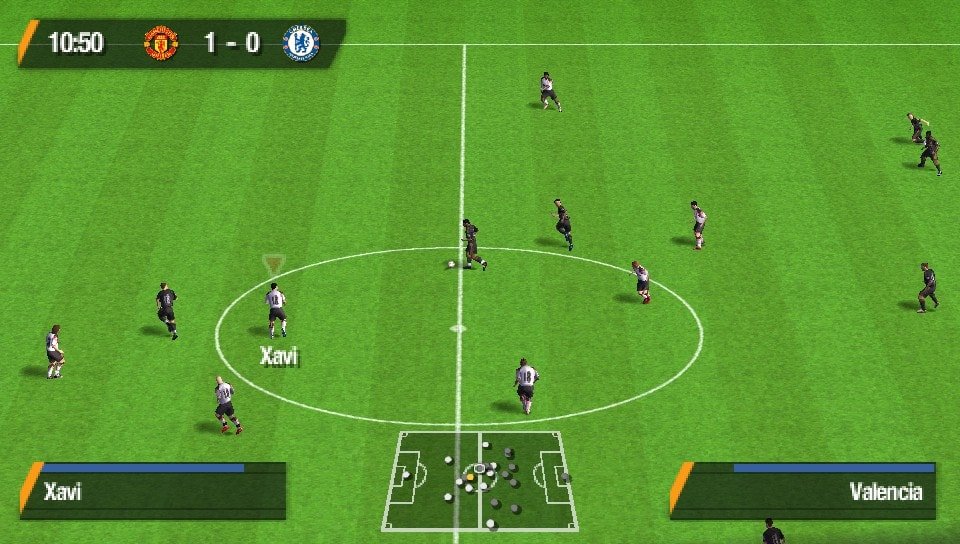Select the Xavi player name panel
Viewport: 960px width, 544px height.
pyautogui.click(x=154, y=491)
